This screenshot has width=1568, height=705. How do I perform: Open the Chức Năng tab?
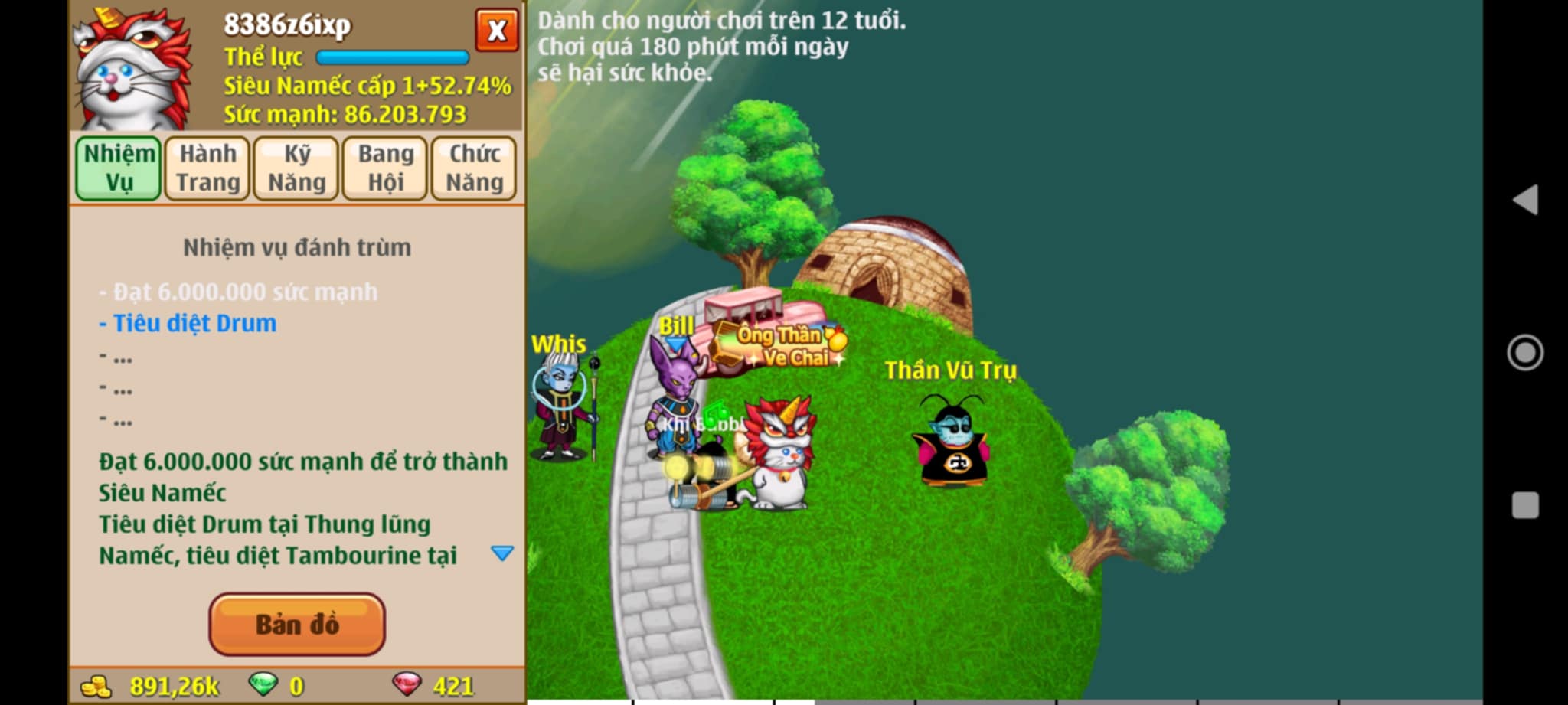[x=474, y=168]
